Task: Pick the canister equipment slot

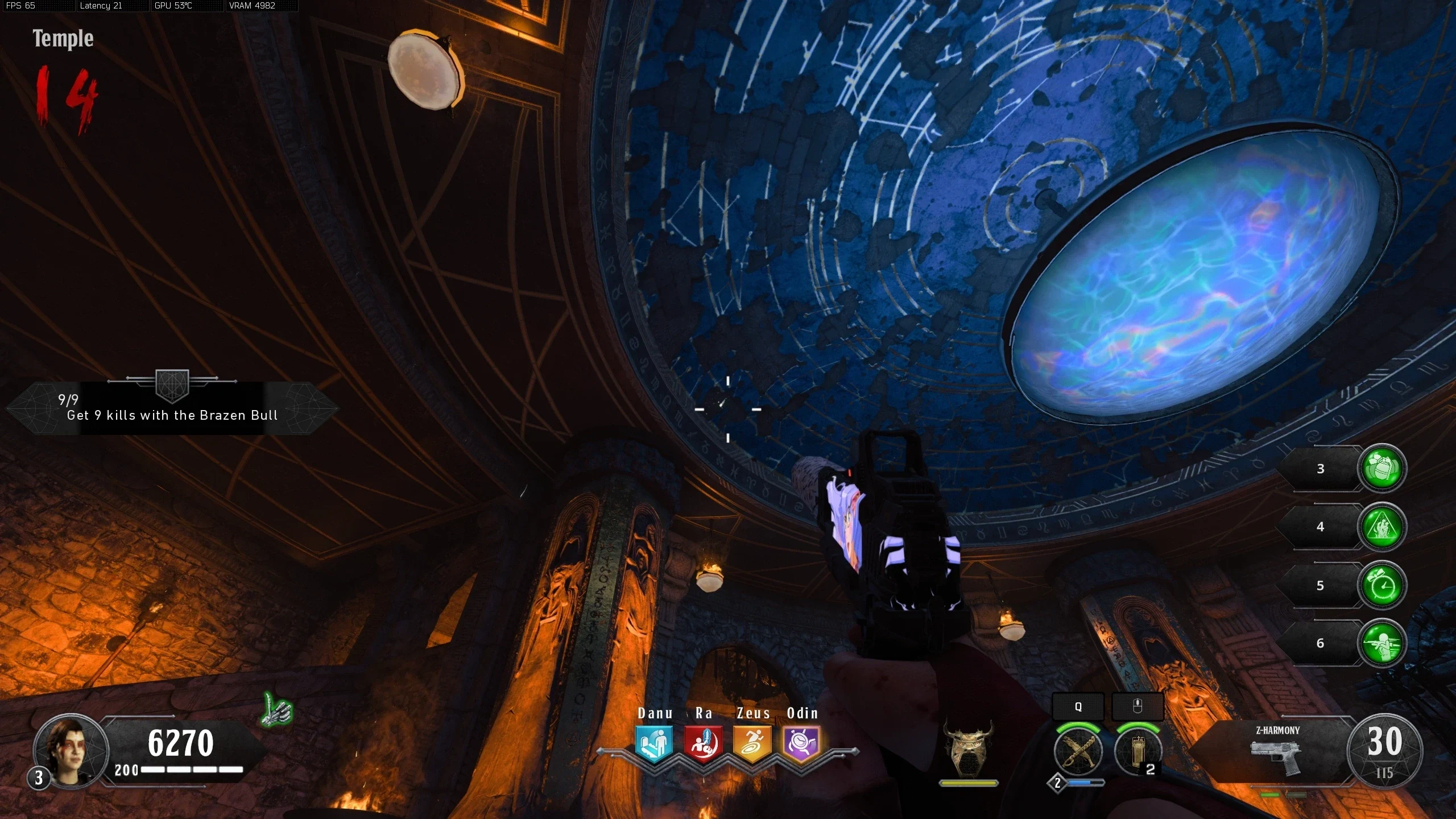Action: point(1137,752)
